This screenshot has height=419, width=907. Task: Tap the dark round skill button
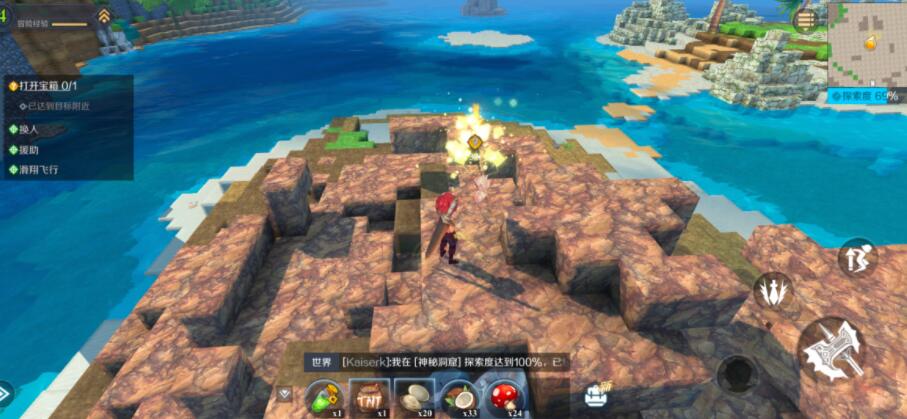tap(737, 373)
